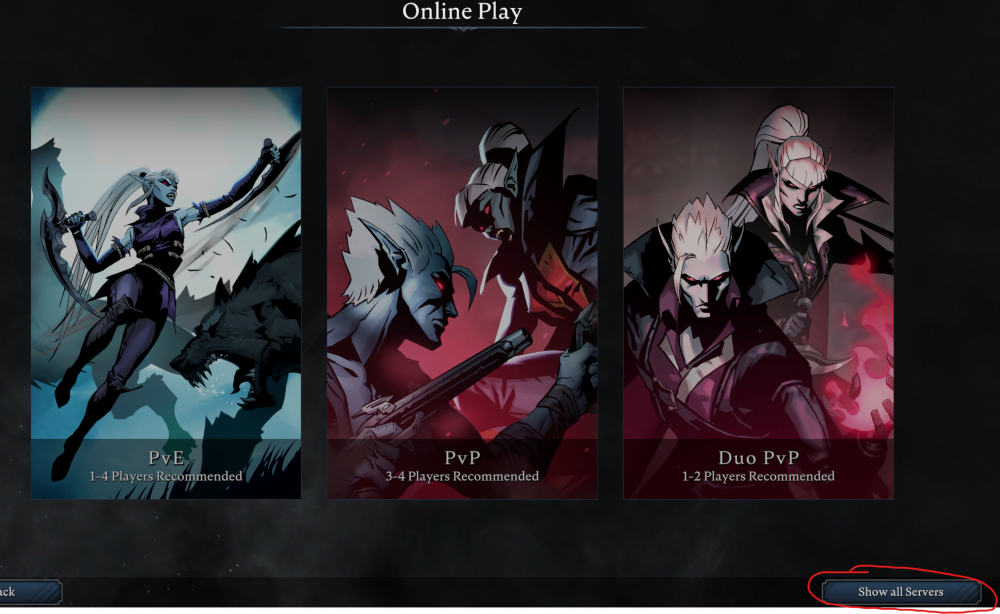Choose the PvP game mode card
The width and height of the screenshot is (1000, 614).
click(462, 292)
